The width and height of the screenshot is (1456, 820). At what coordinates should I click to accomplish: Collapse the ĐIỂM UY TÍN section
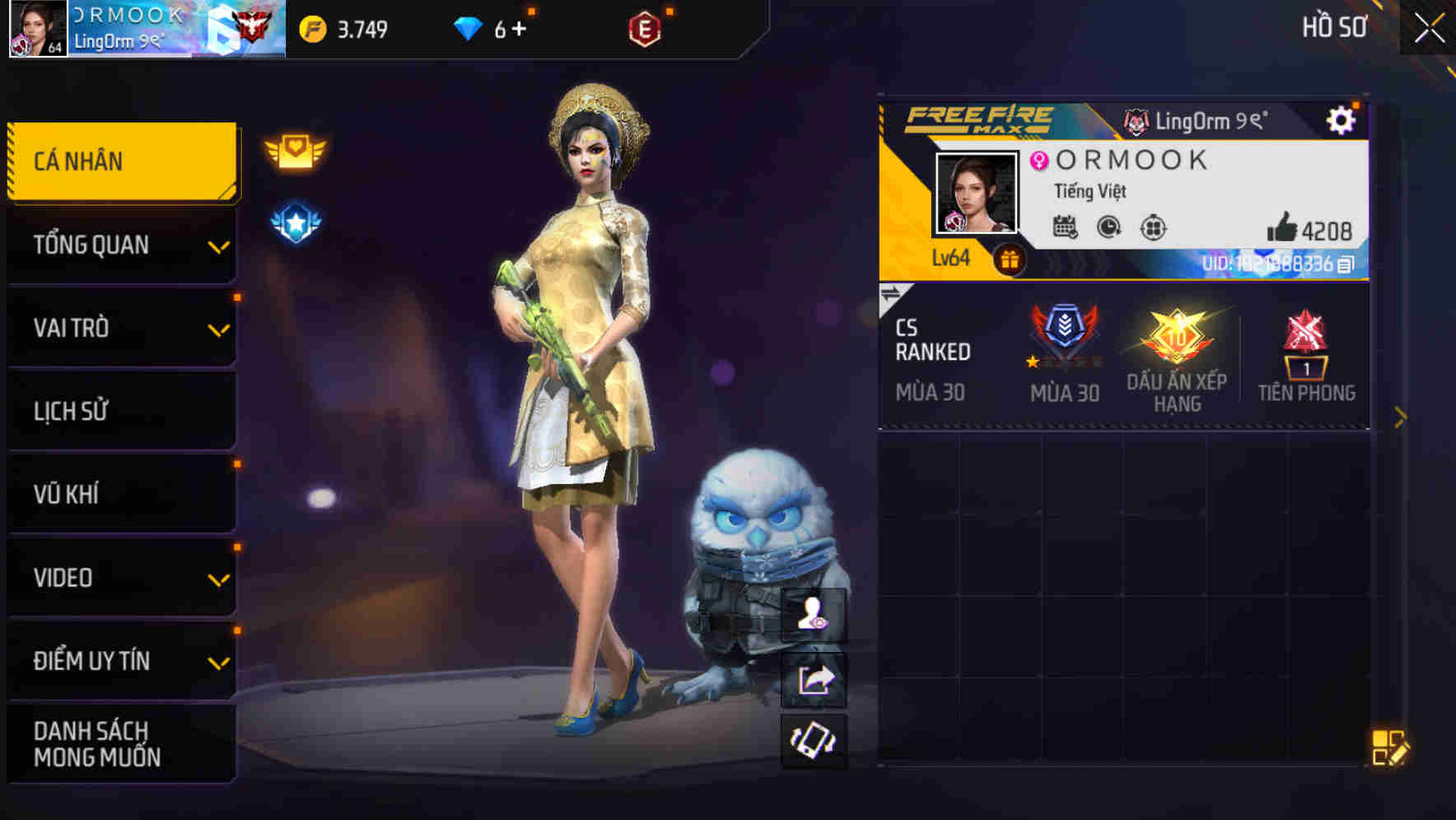122,659
